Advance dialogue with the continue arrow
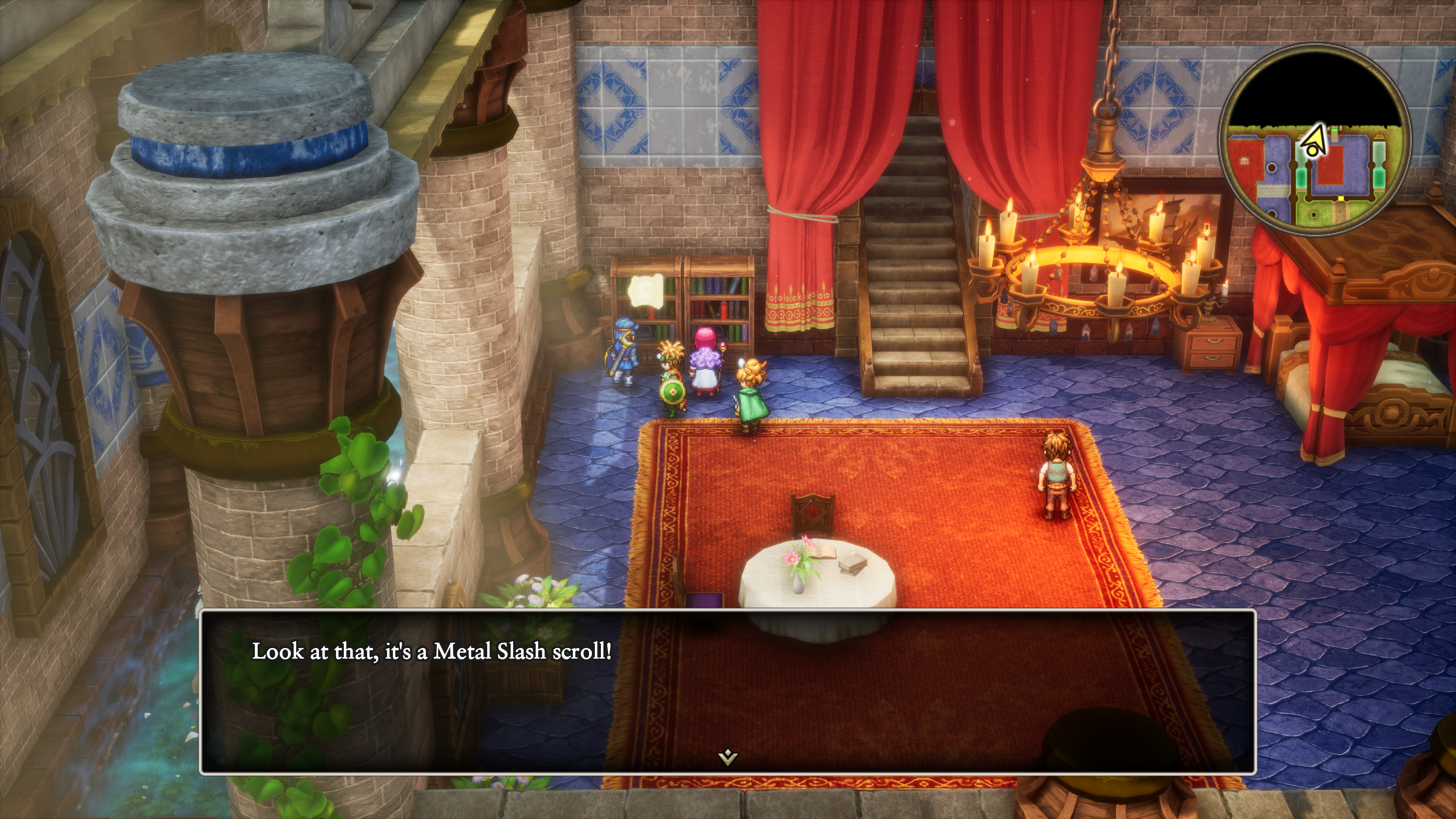This screenshot has width=1456, height=819. (728, 756)
